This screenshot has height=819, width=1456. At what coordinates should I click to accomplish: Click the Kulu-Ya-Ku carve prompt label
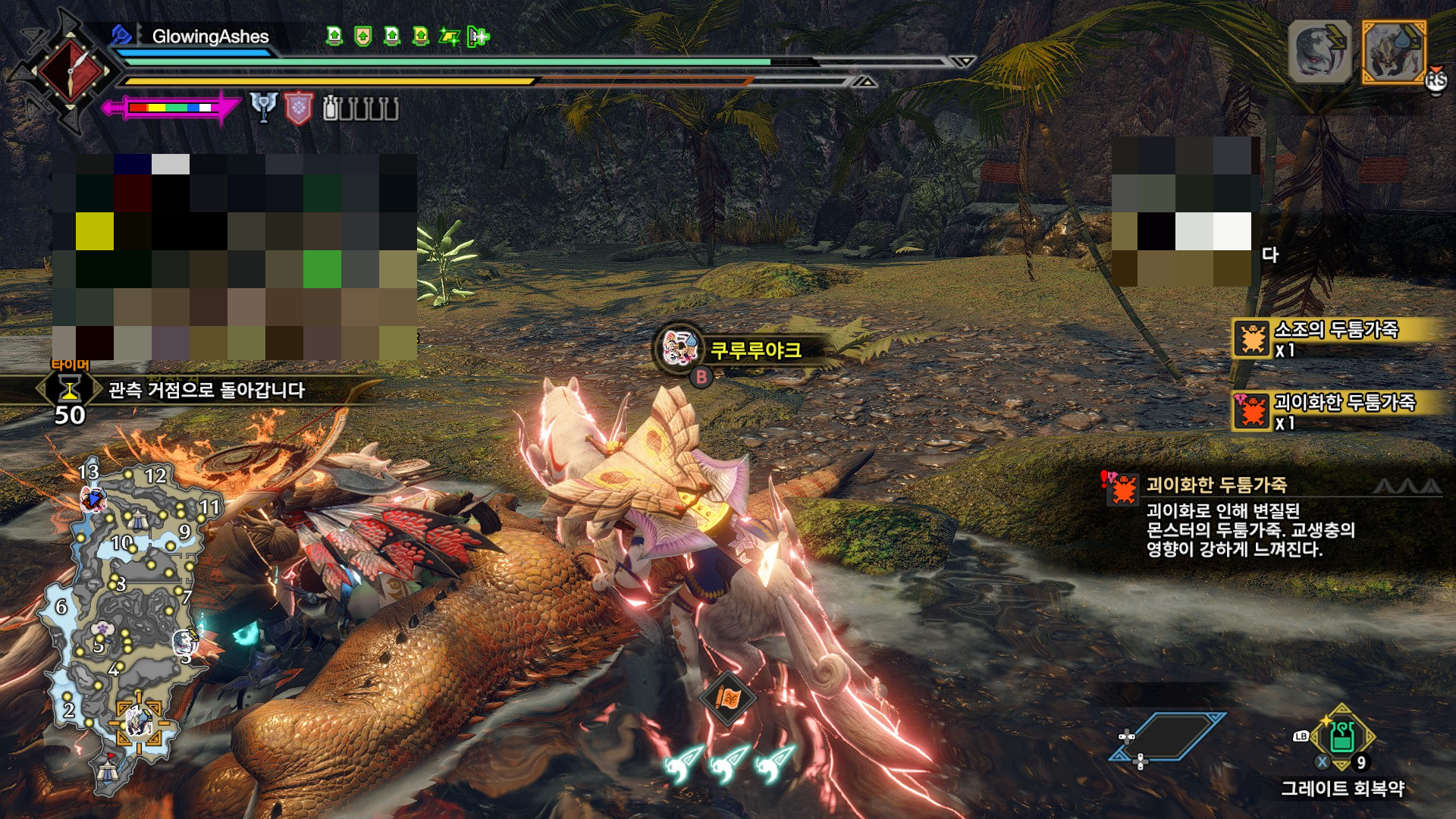click(x=755, y=350)
